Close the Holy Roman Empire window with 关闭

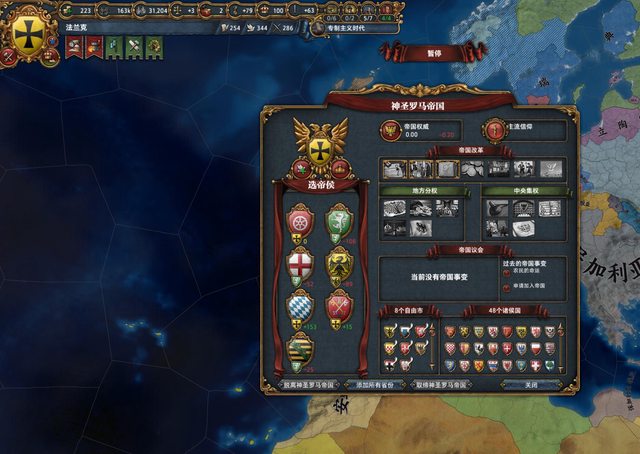pyautogui.click(x=531, y=383)
